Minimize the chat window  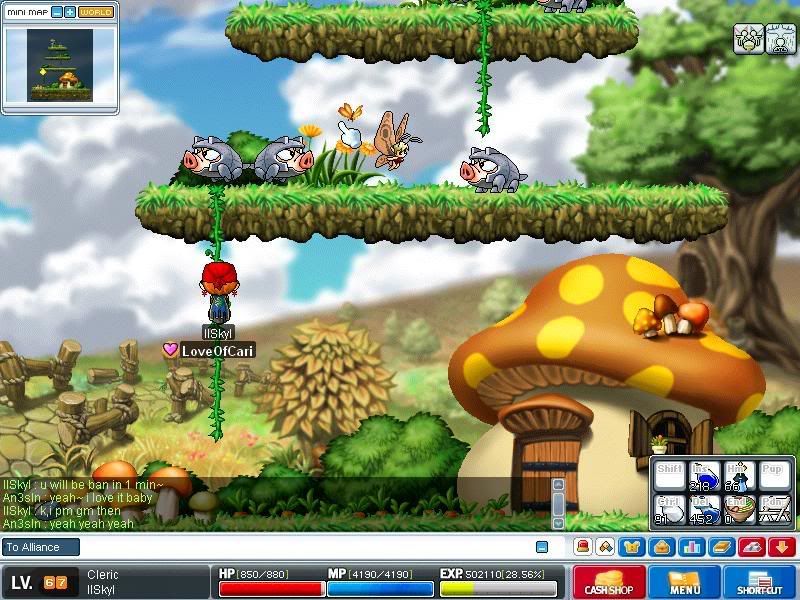(542, 547)
